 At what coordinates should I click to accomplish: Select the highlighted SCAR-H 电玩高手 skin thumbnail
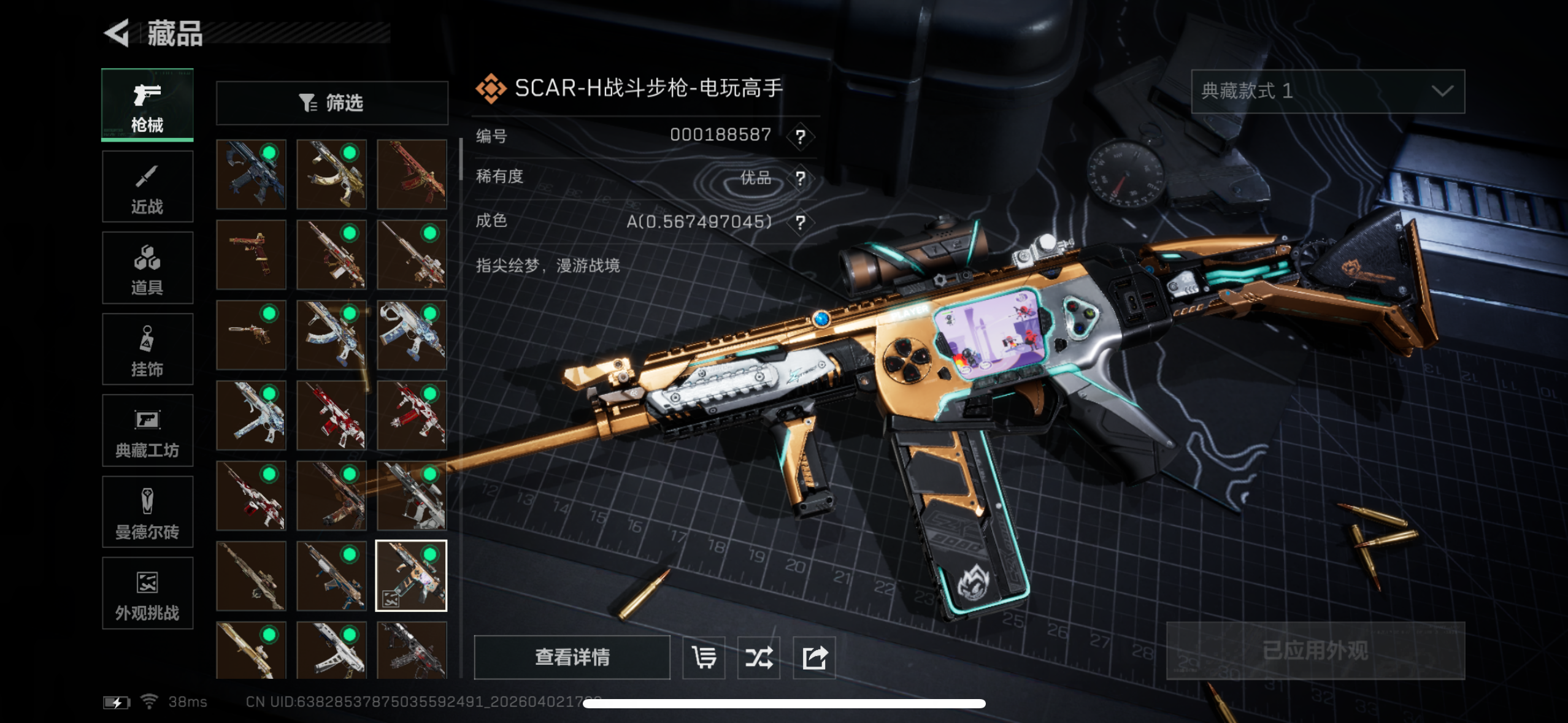click(x=411, y=576)
